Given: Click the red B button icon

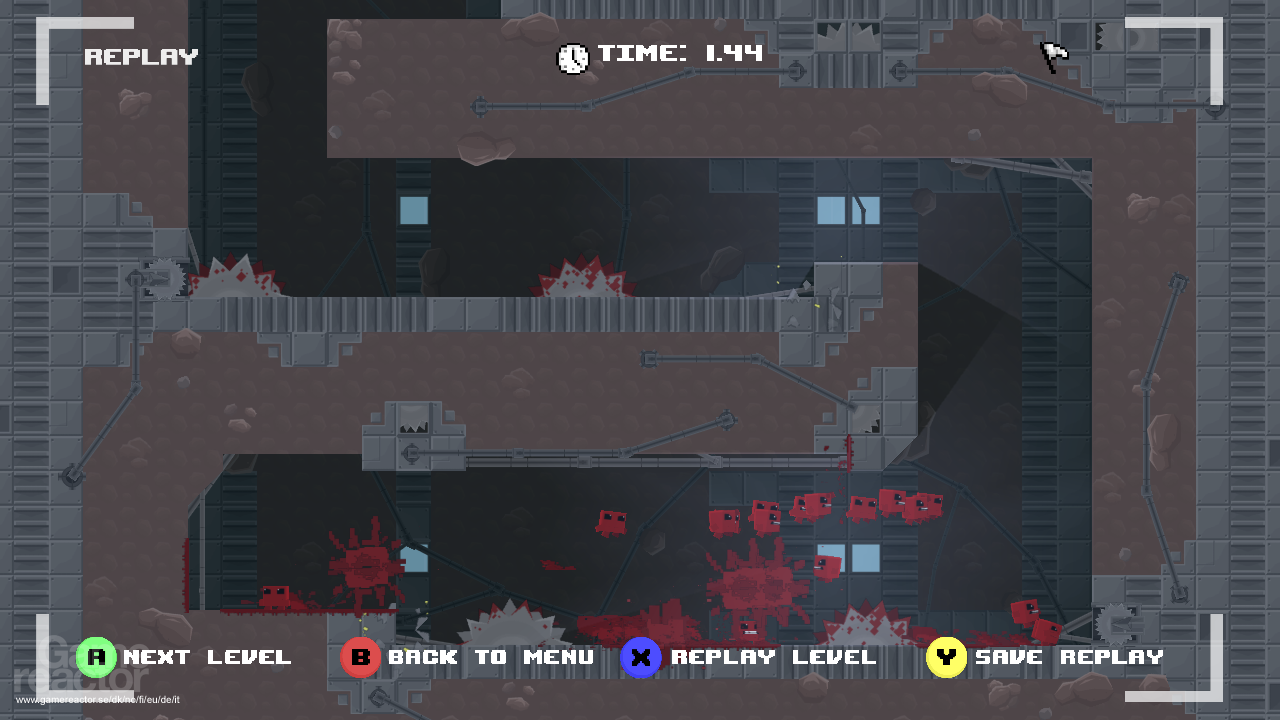Looking at the screenshot, I should click(360, 657).
